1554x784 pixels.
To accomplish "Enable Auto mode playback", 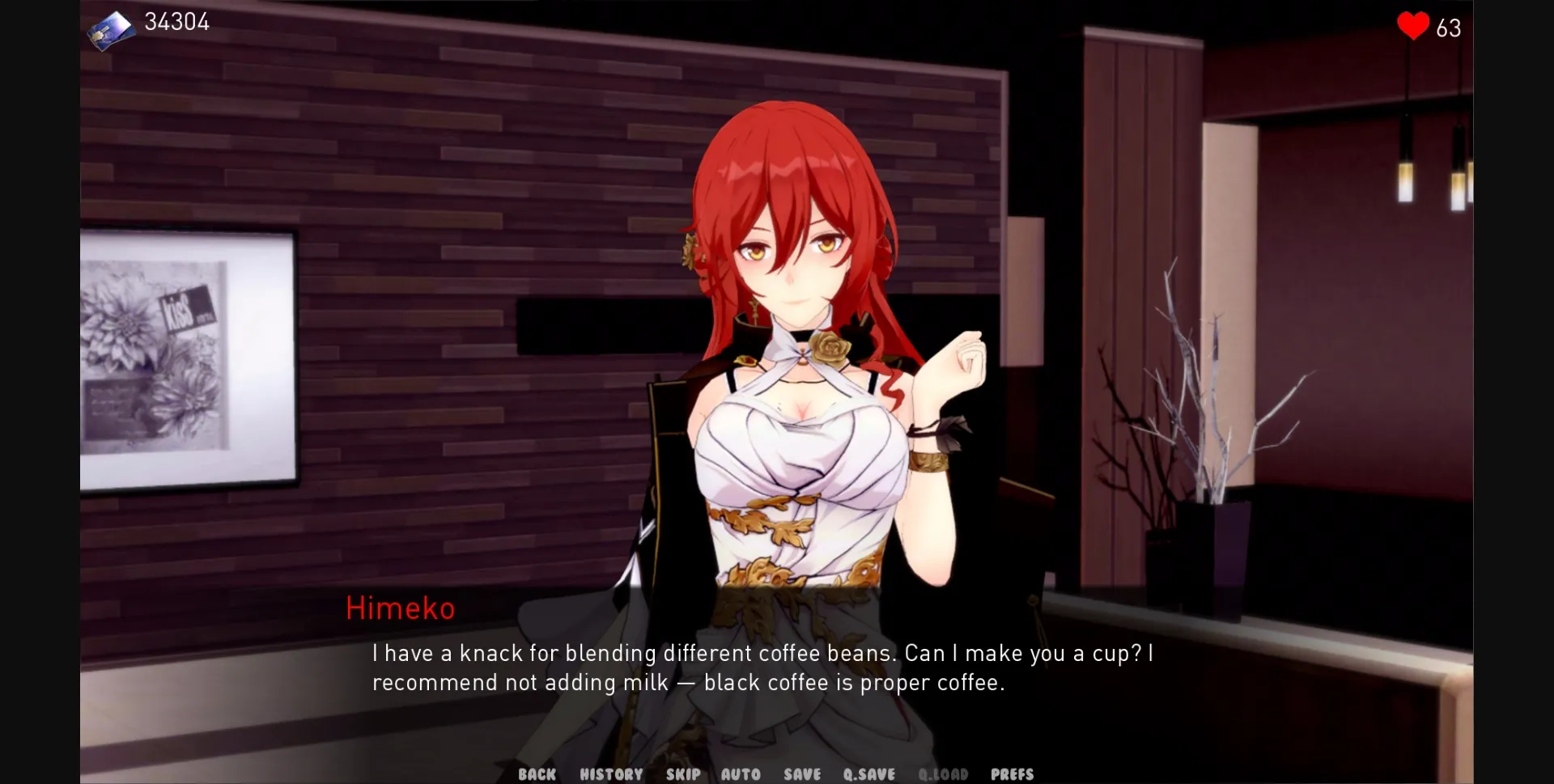I will [741, 773].
